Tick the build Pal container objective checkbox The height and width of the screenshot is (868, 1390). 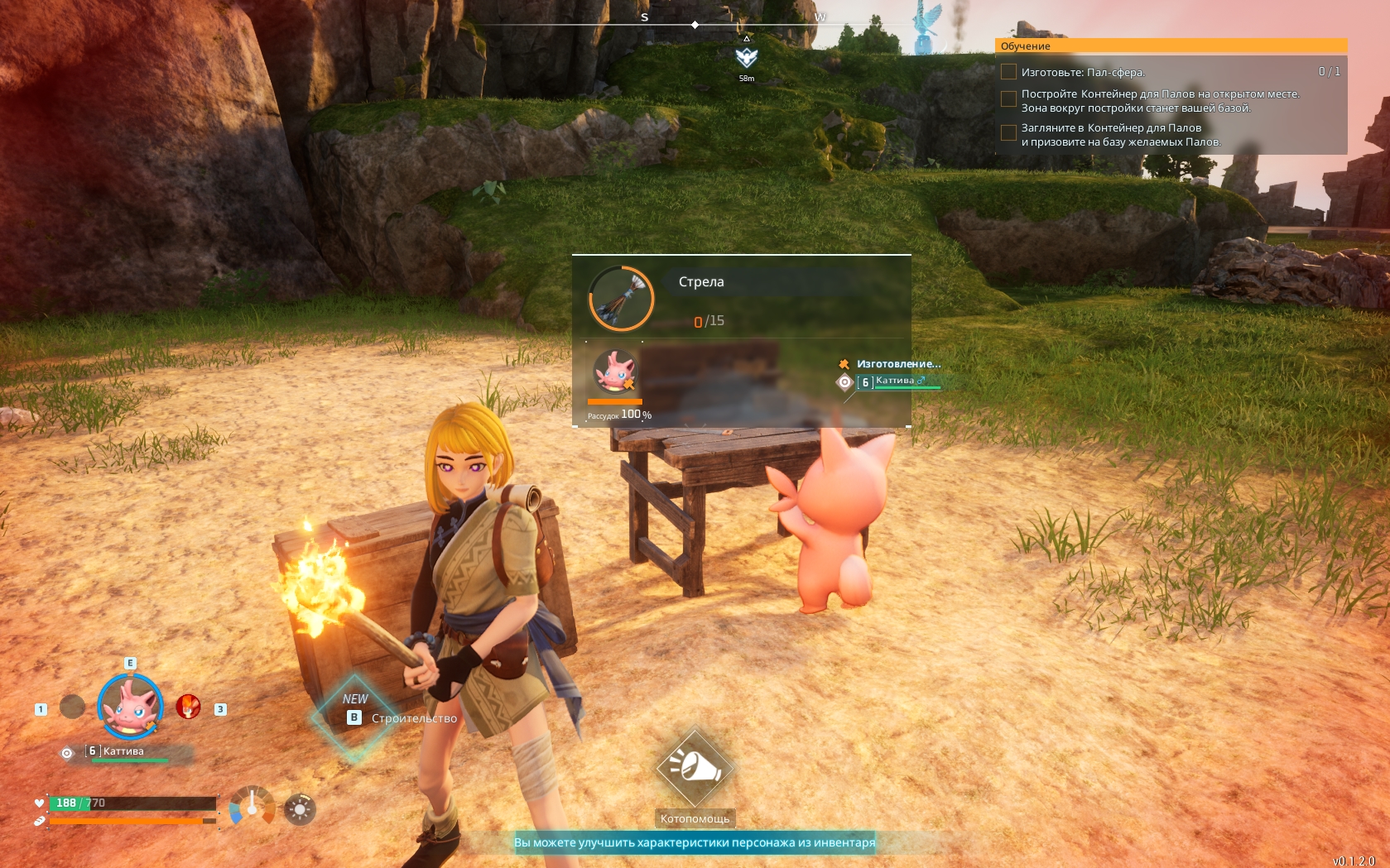(1008, 99)
